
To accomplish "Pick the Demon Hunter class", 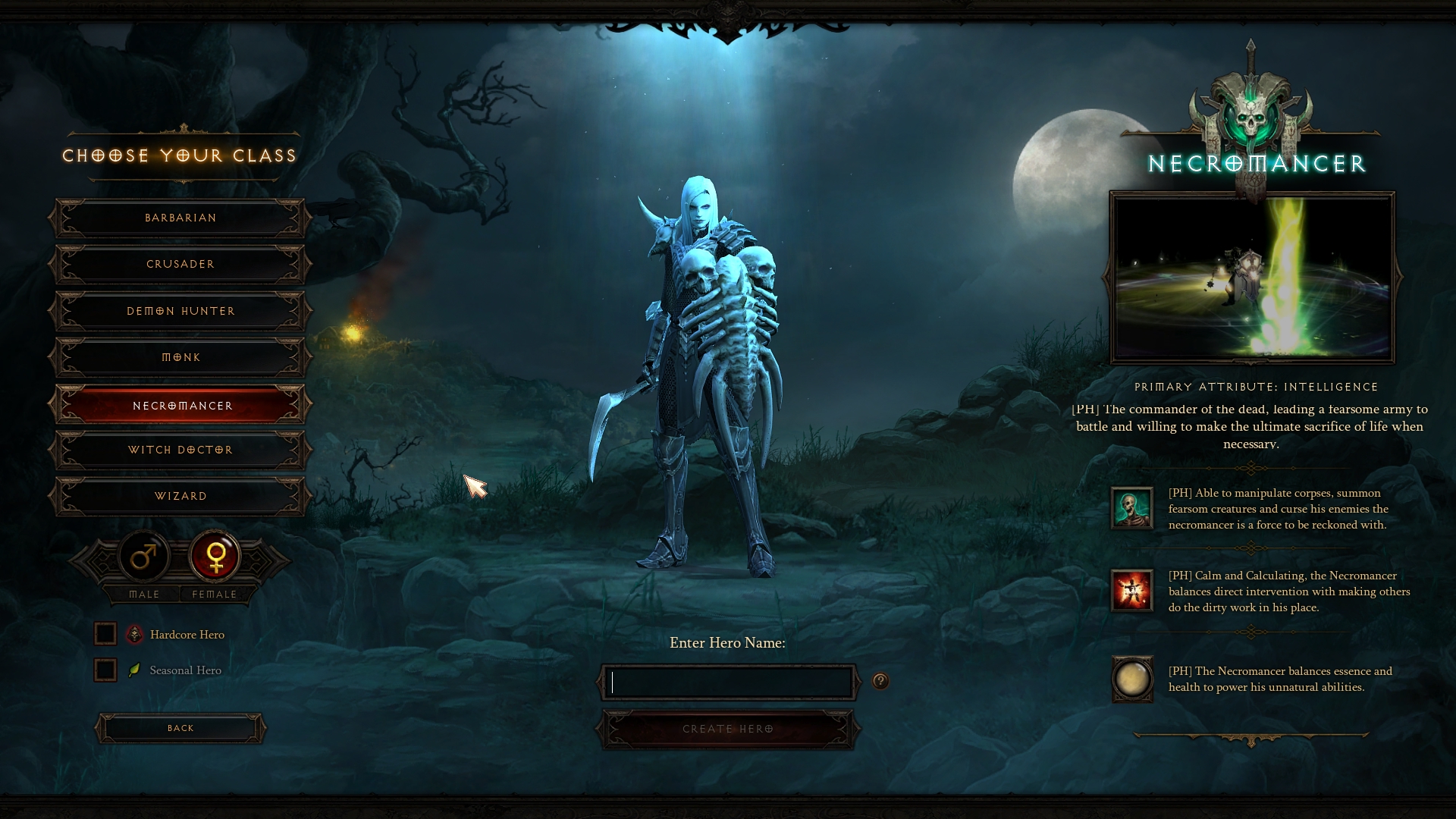I will pyautogui.click(x=180, y=311).
